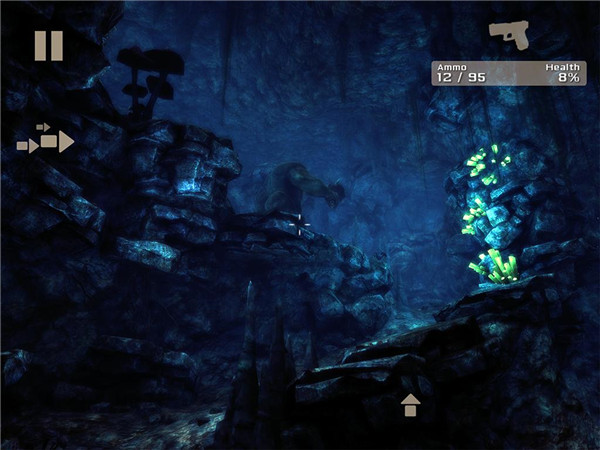Activate the sprint arrows icon
The image size is (600, 450).
46,140
